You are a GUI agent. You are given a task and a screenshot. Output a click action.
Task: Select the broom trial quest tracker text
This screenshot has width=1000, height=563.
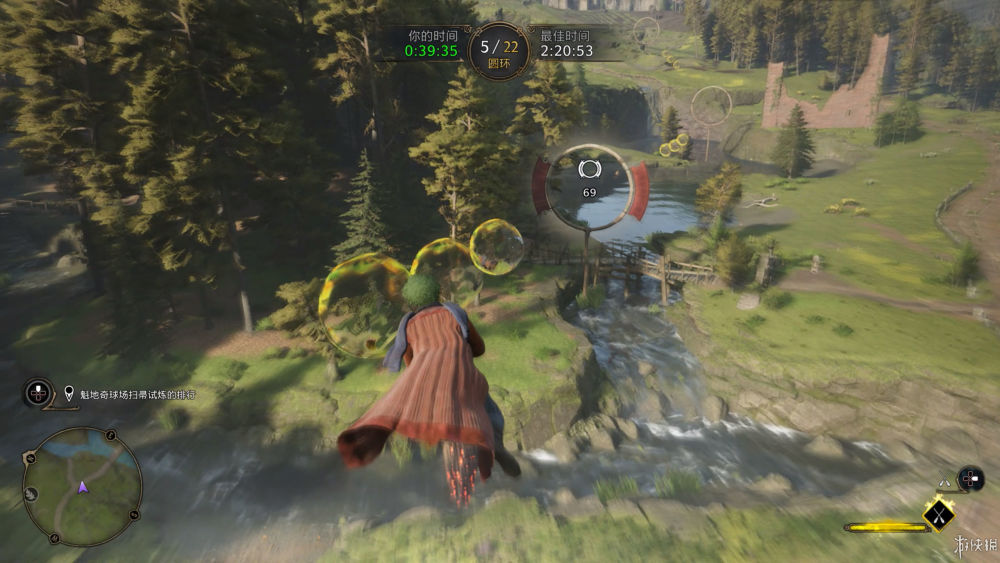click(x=138, y=394)
